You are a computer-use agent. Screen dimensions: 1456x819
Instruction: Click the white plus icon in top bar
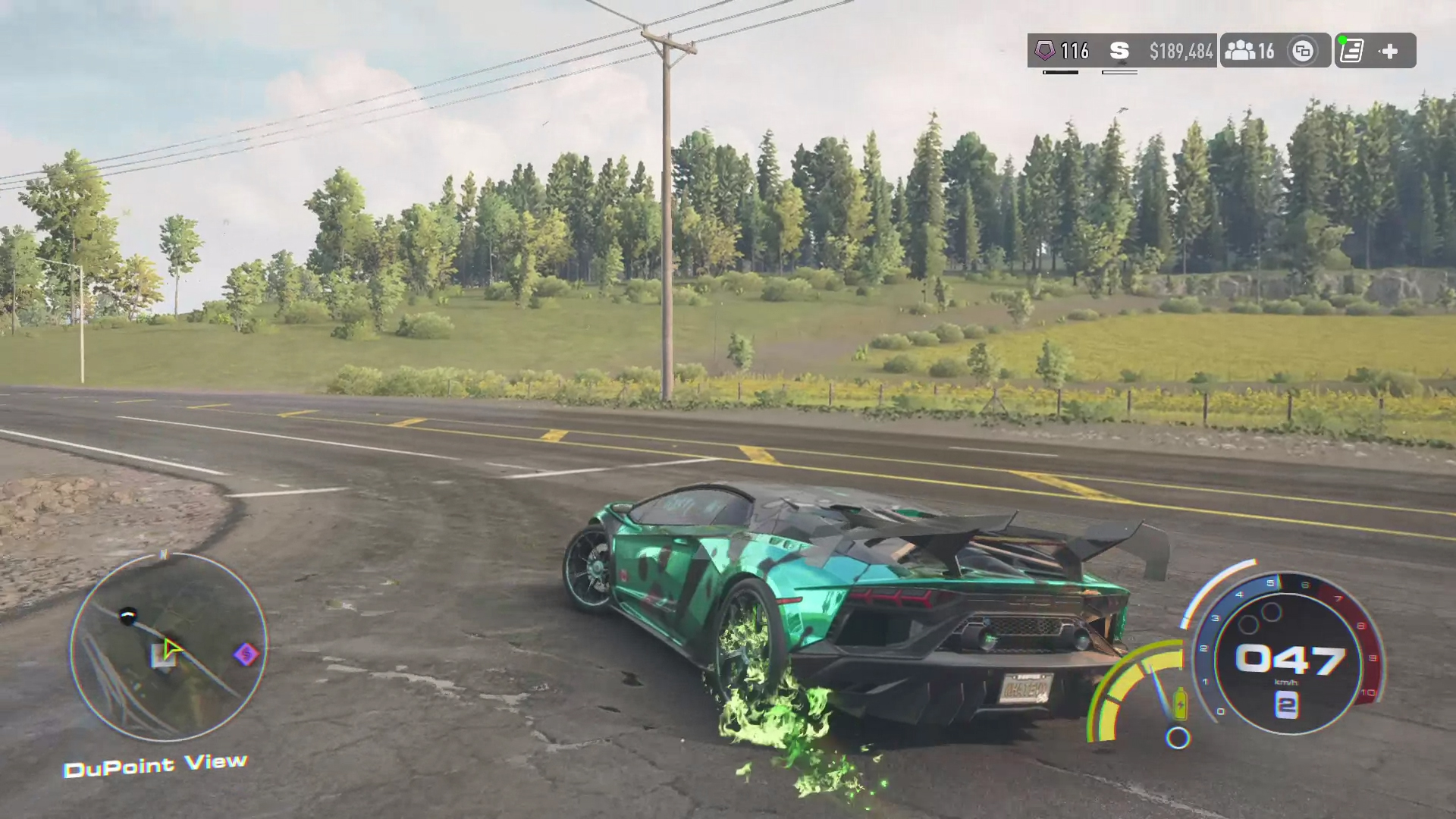point(1389,51)
